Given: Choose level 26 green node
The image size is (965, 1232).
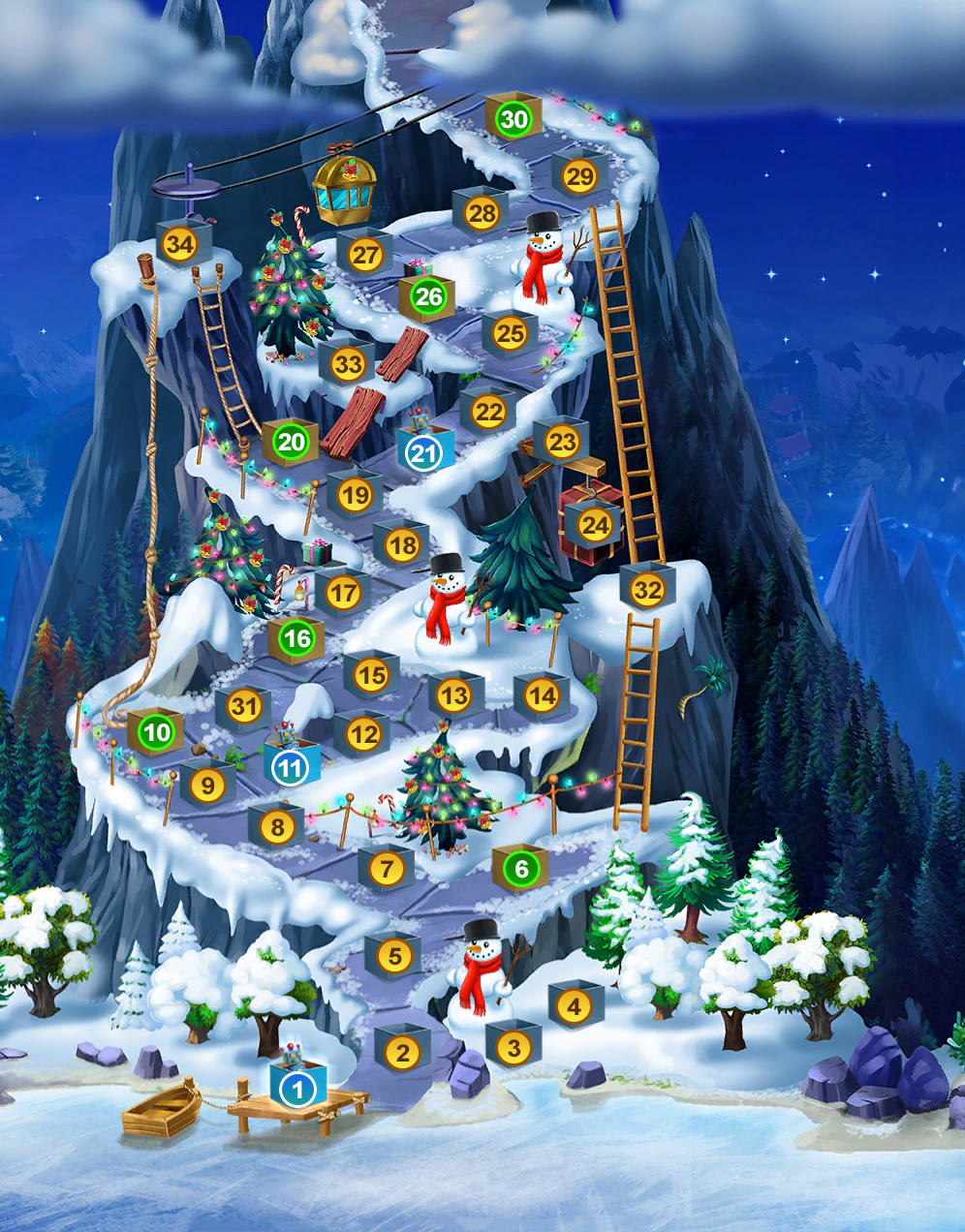Looking at the screenshot, I should point(428,296).
